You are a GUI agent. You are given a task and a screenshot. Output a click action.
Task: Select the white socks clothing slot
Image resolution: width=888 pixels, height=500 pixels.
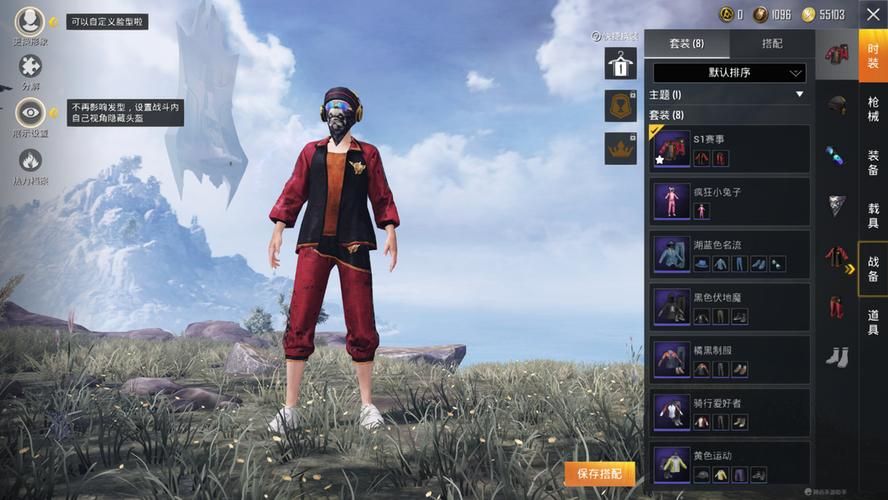tap(837, 356)
